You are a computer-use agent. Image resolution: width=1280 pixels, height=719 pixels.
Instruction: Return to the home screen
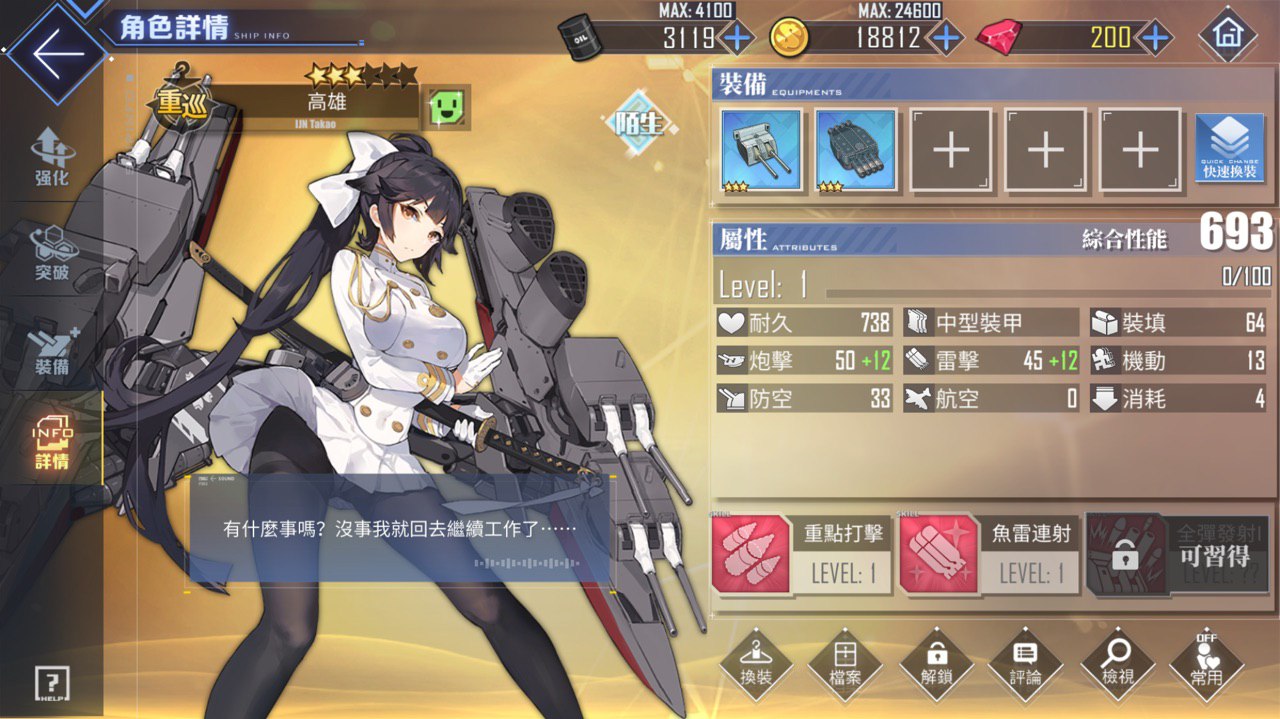click(x=1227, y=37)
